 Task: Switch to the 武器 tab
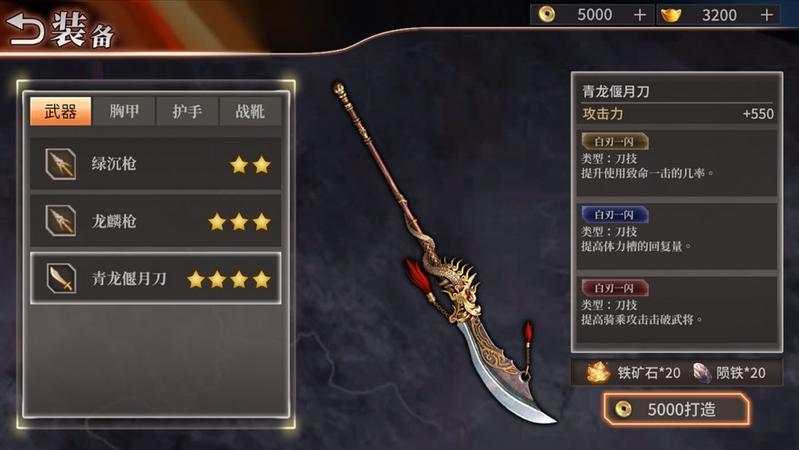tap(60, 111)
